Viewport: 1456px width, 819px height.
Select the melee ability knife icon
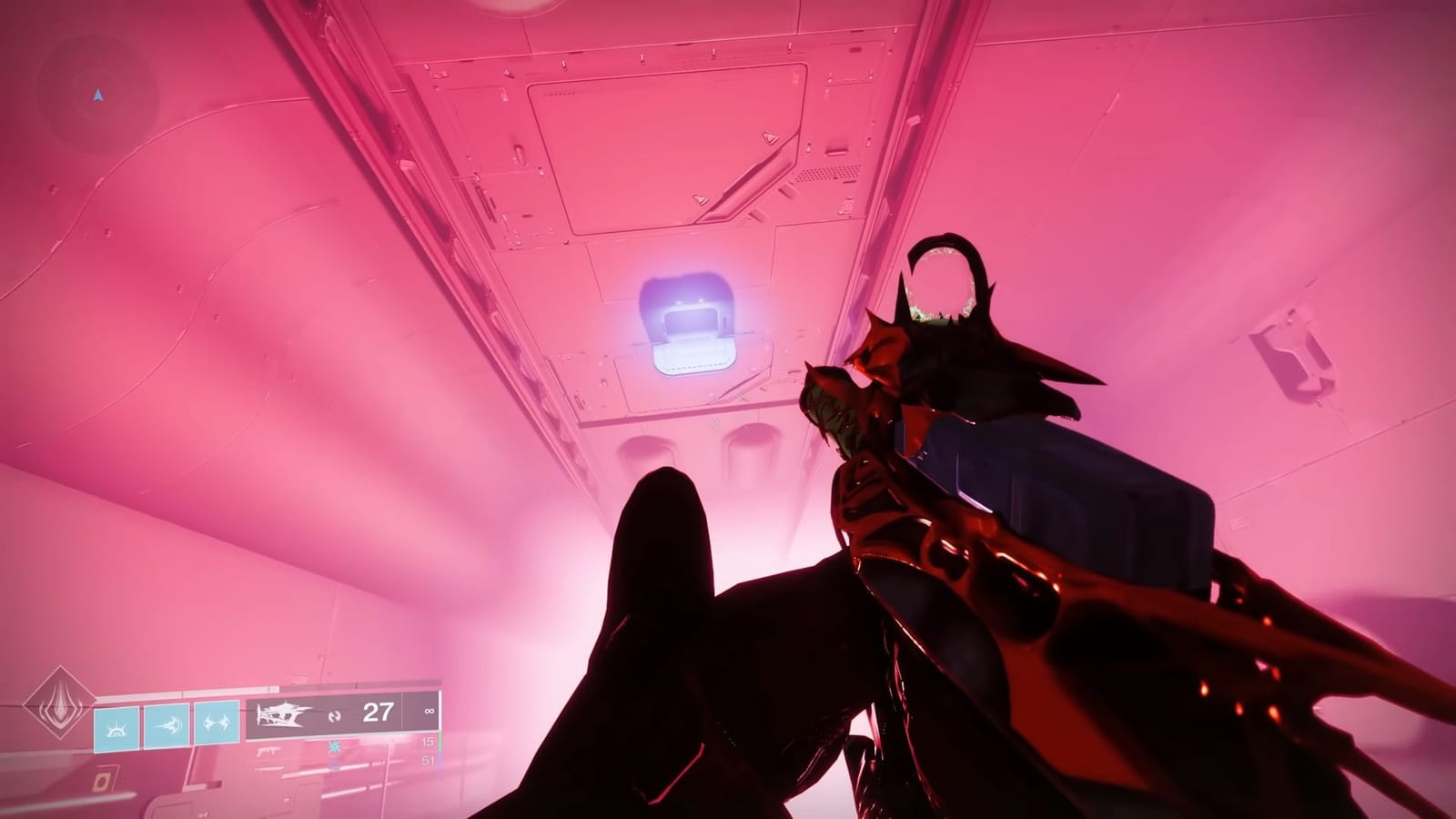166,725
